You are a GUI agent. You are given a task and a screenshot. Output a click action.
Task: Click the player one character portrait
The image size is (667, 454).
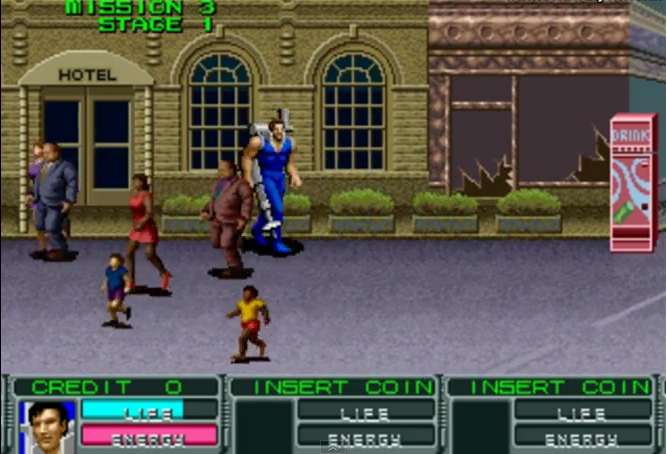pos(48,425)
